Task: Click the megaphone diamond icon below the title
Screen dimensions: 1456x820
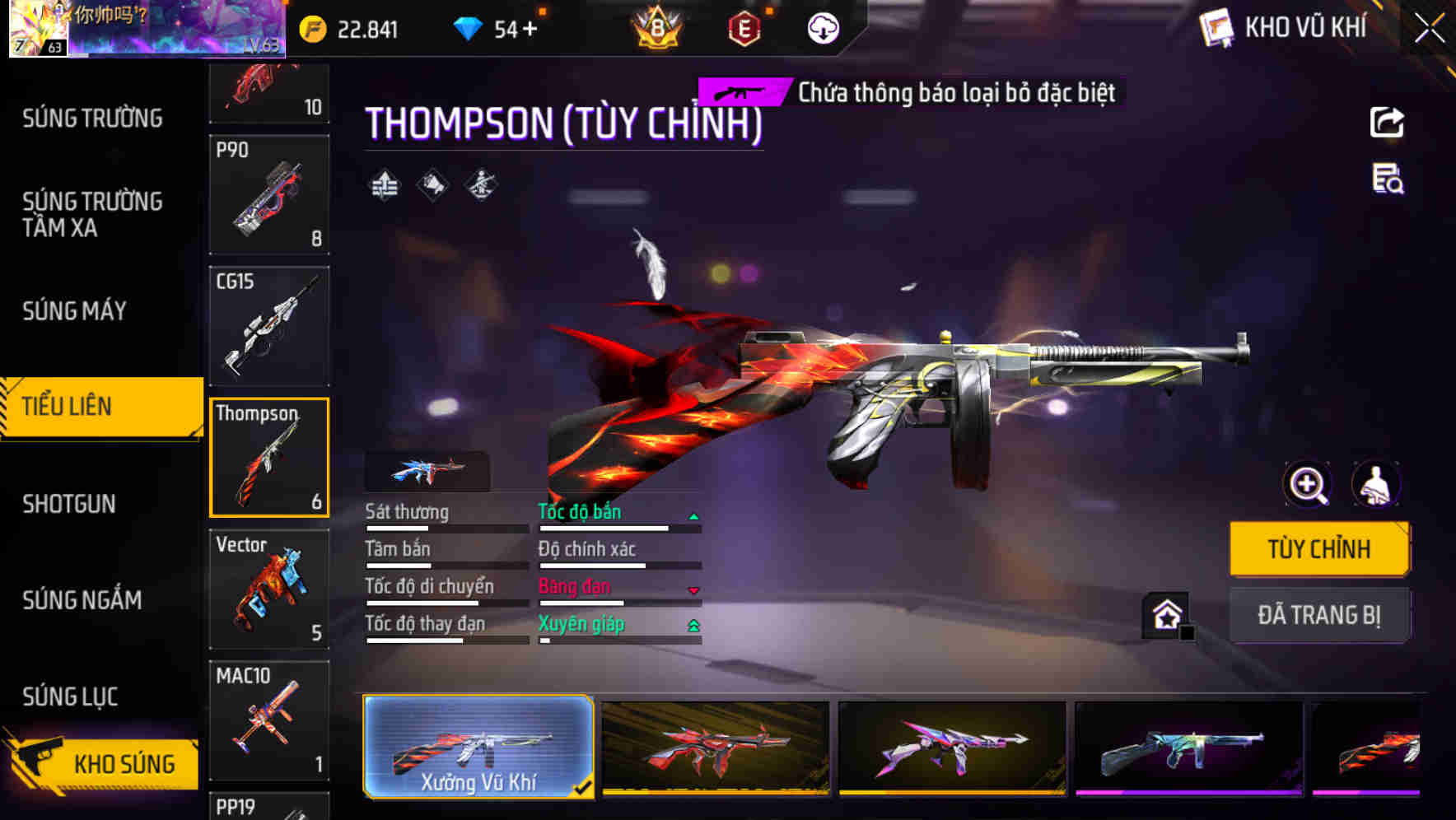Action: [432, 184]
